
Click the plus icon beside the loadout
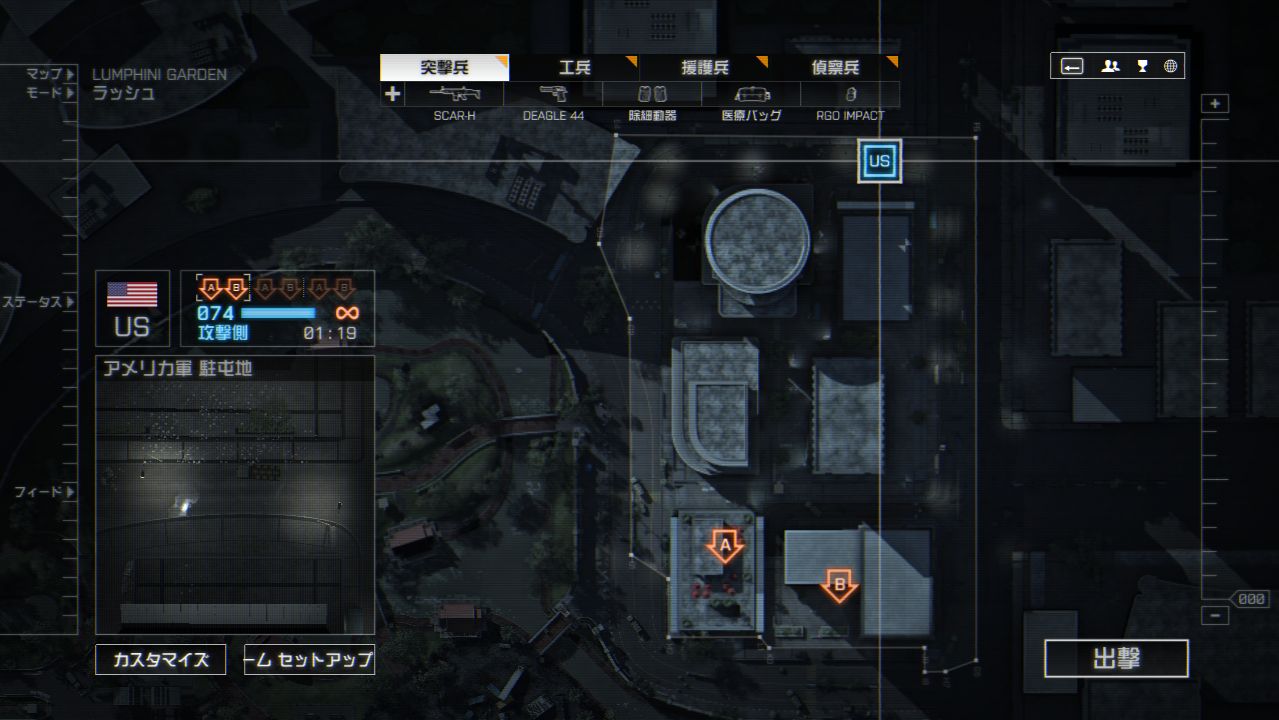[x=392, y=94]
